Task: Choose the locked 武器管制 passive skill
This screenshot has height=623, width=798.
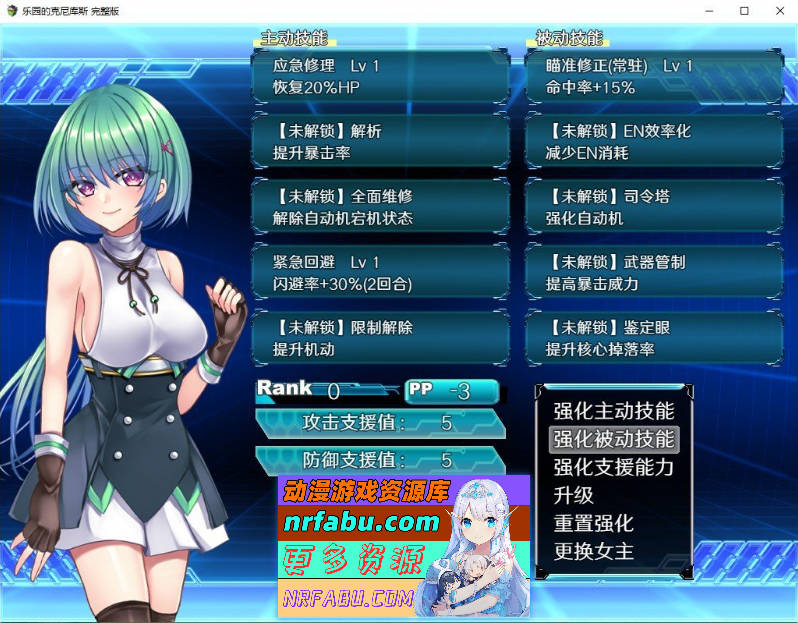Action: tap(653, 273)
